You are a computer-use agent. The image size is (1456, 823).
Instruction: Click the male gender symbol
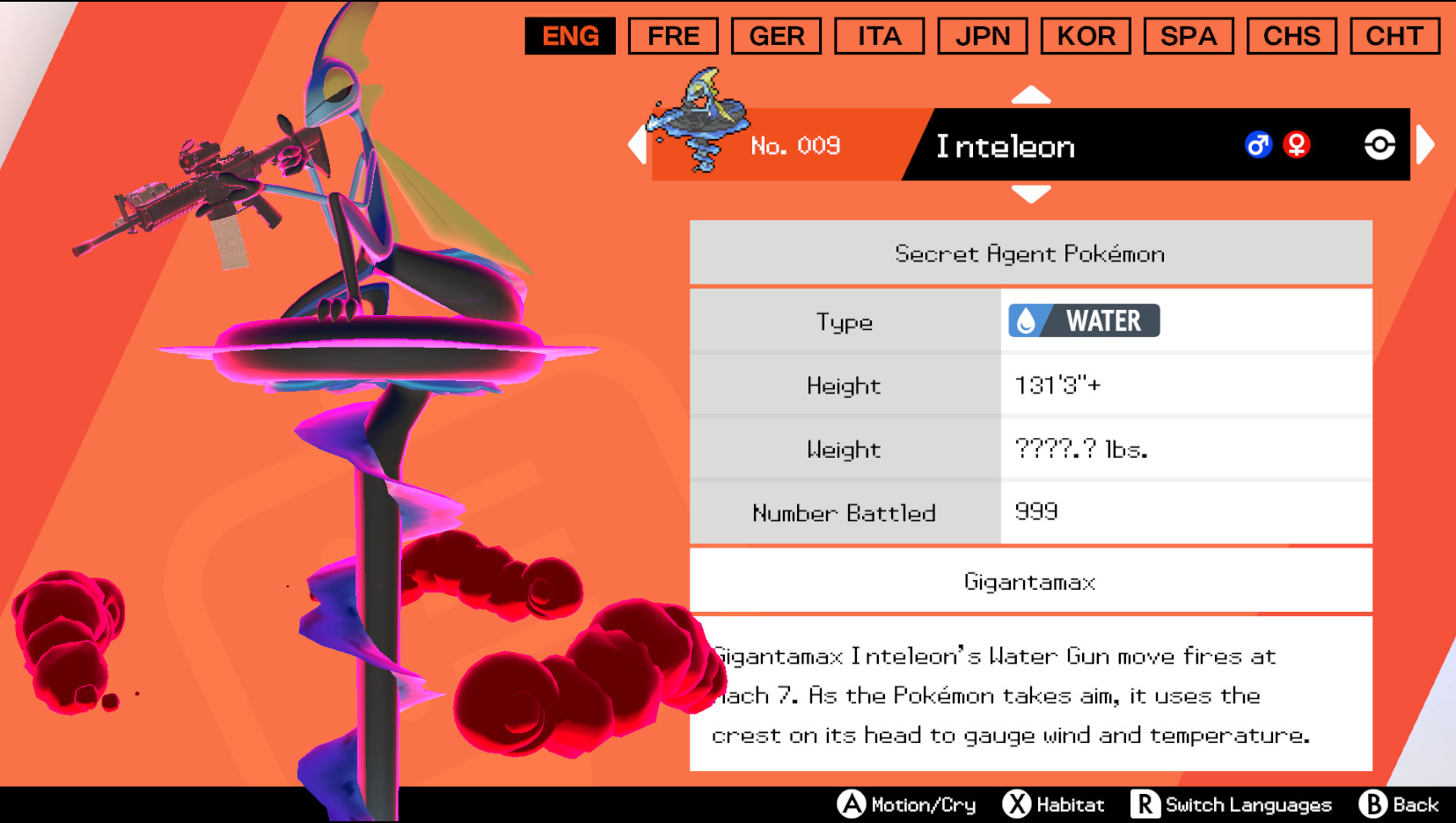(1258, 145)
